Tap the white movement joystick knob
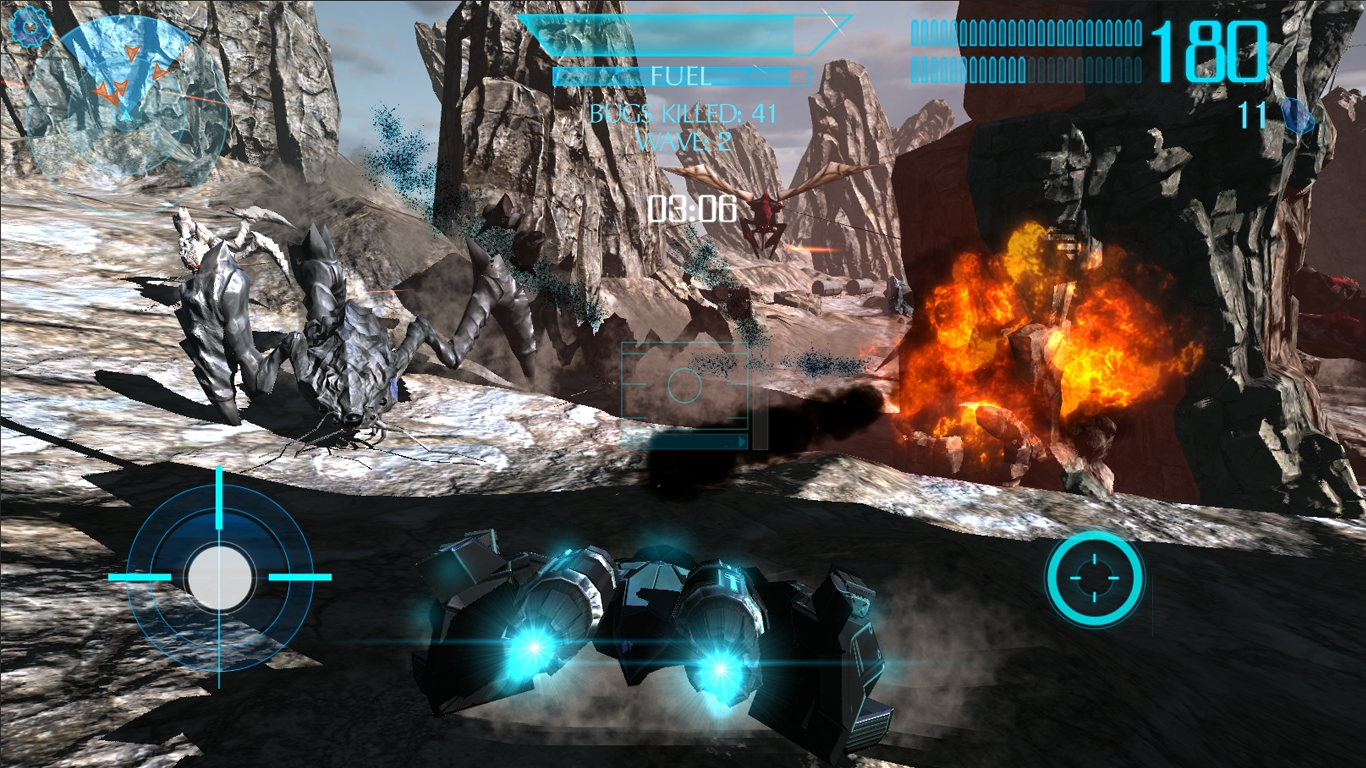Viewport: 1366px width, 768px height. click(x=220, y=578)
